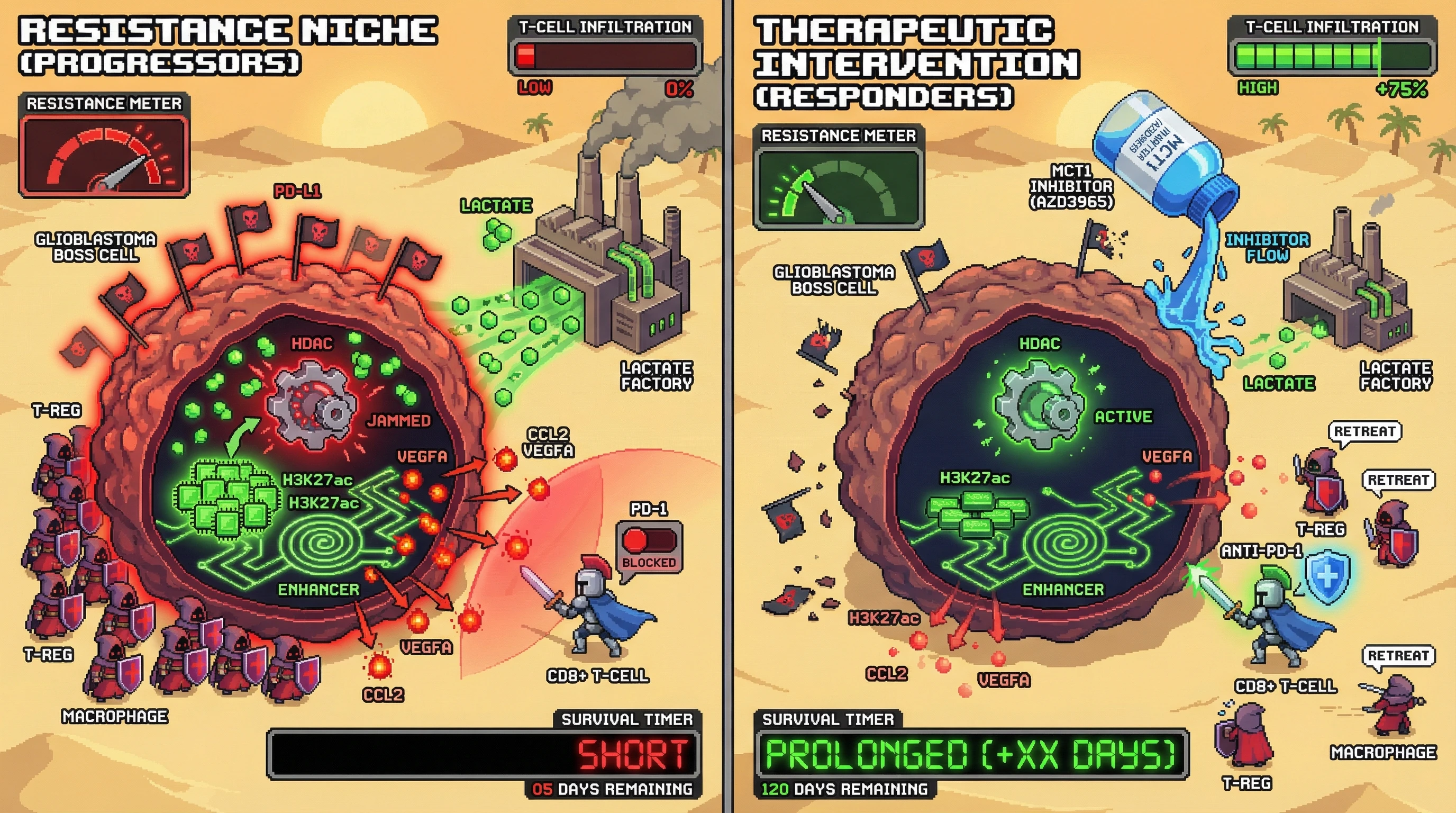
Task: Toggle the PD-1 blocked switch
Action: (x=648, y=540)
